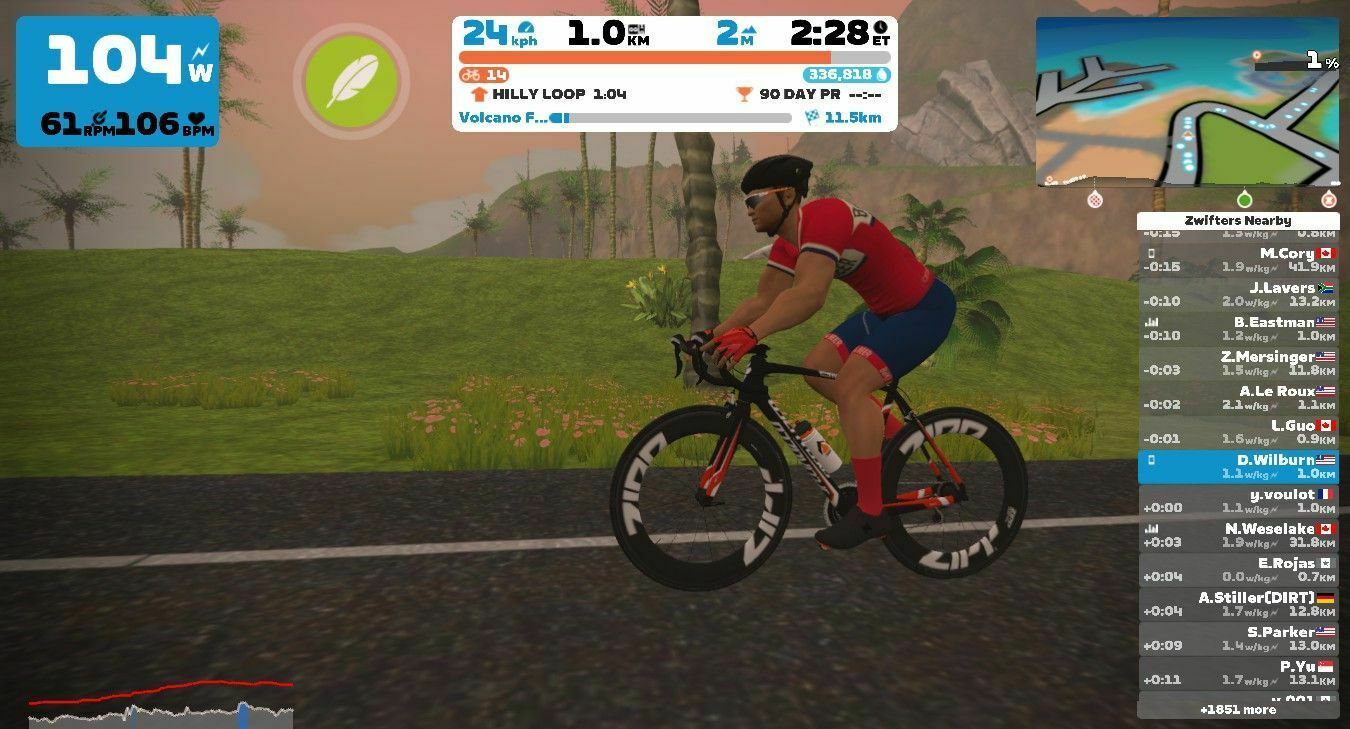Select A.Stiller(DIRT) rider entry
Viewport: 1350px width, 729px height.
pos(1238,604)
